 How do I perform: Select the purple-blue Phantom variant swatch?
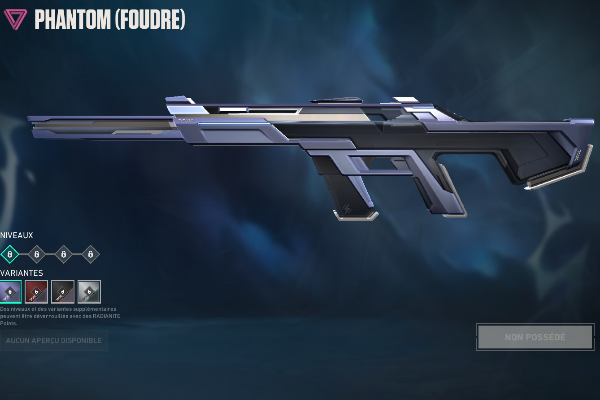[11, 292]
